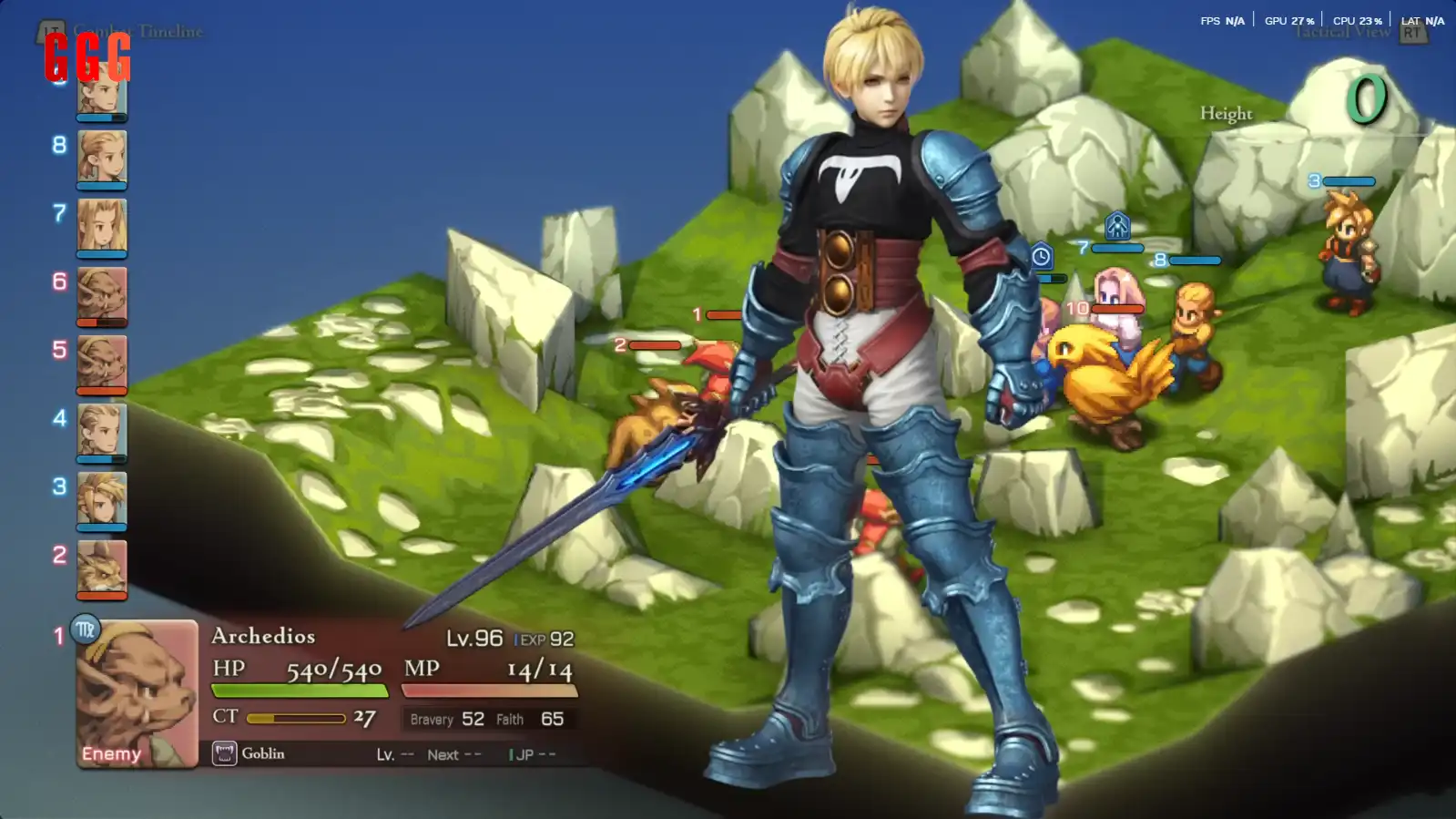This screenshot has width=1456, height=819.
Task: Select turn 8 portrait in the timeline
Action: point(102,157)
